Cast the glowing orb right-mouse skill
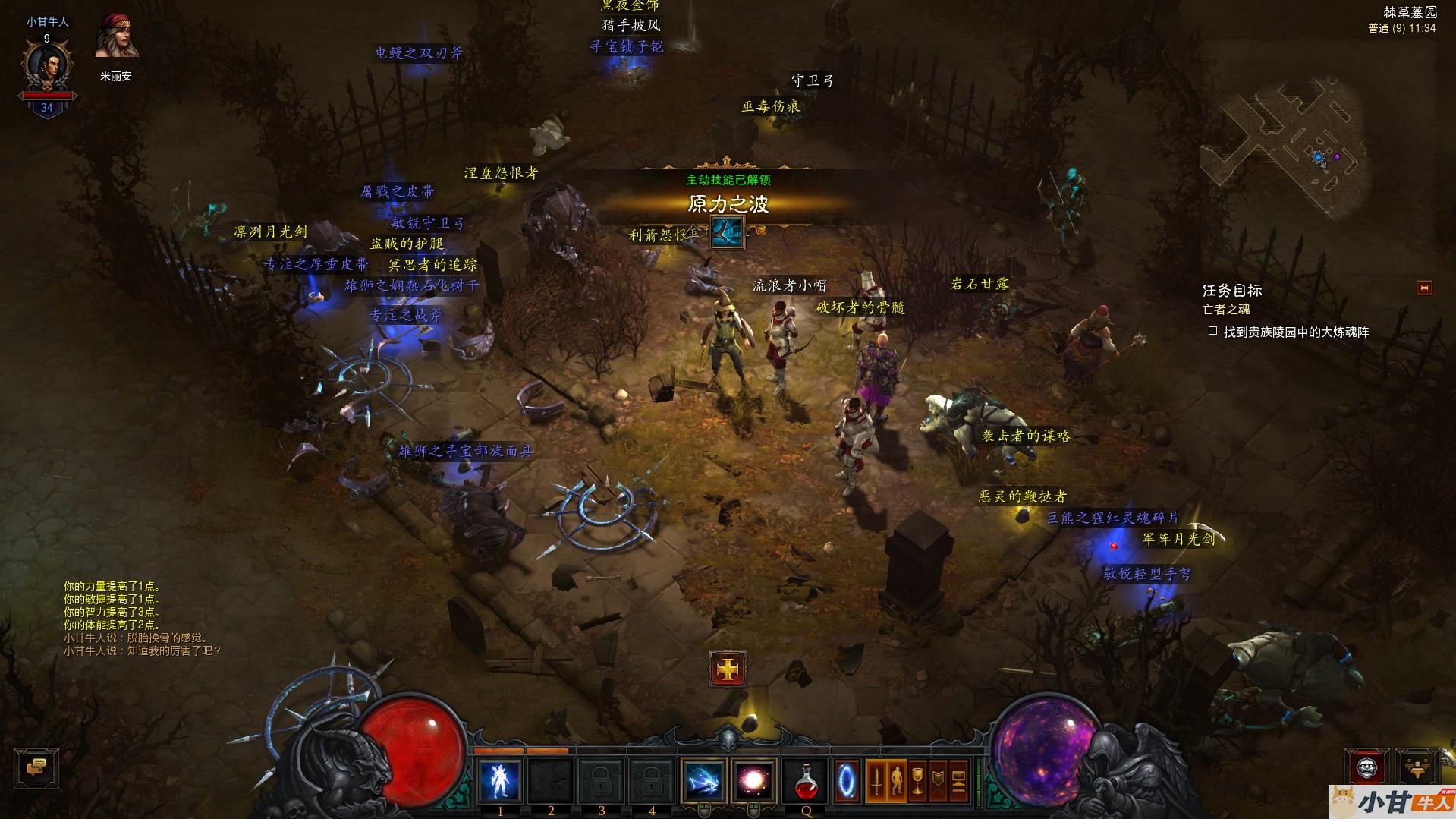The width and height of the screenshot is (1456, 819). click(753, 780)
